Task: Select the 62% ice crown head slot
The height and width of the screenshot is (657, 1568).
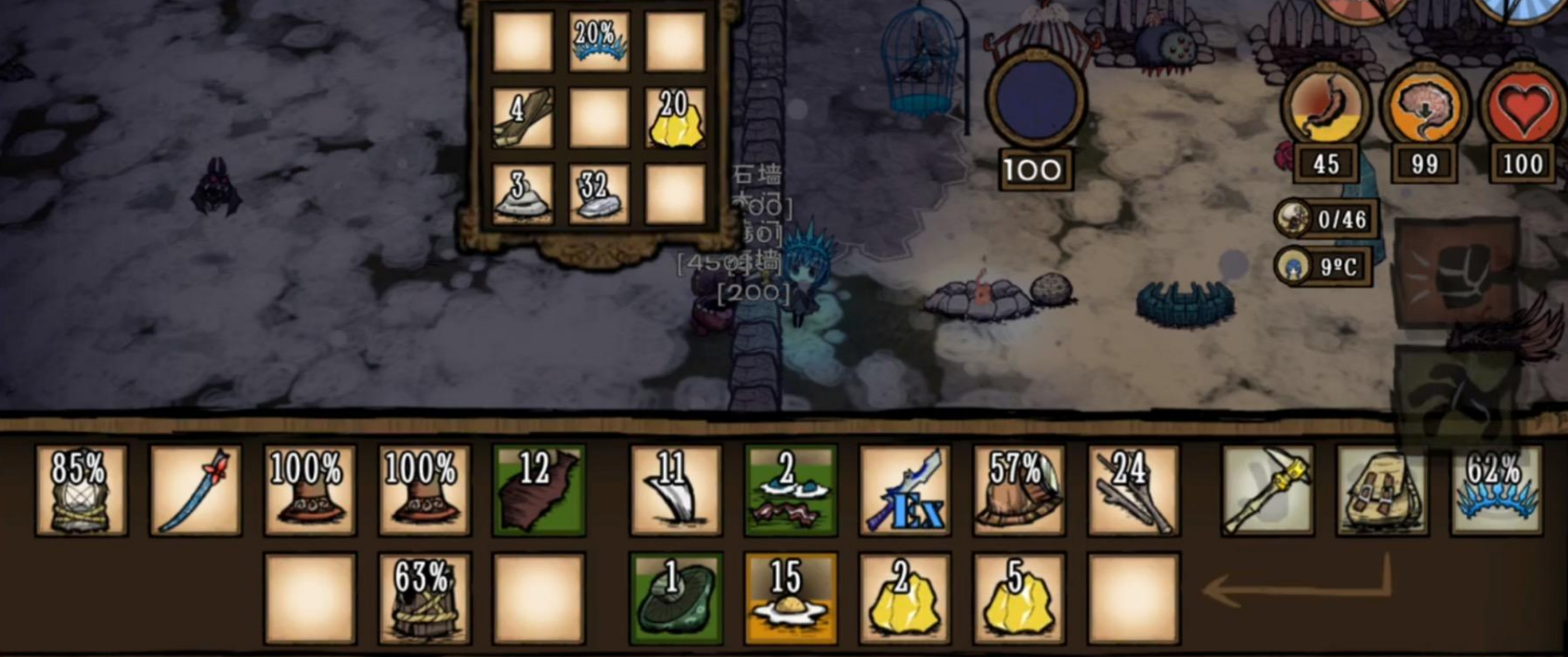Action: [1497, 490]
